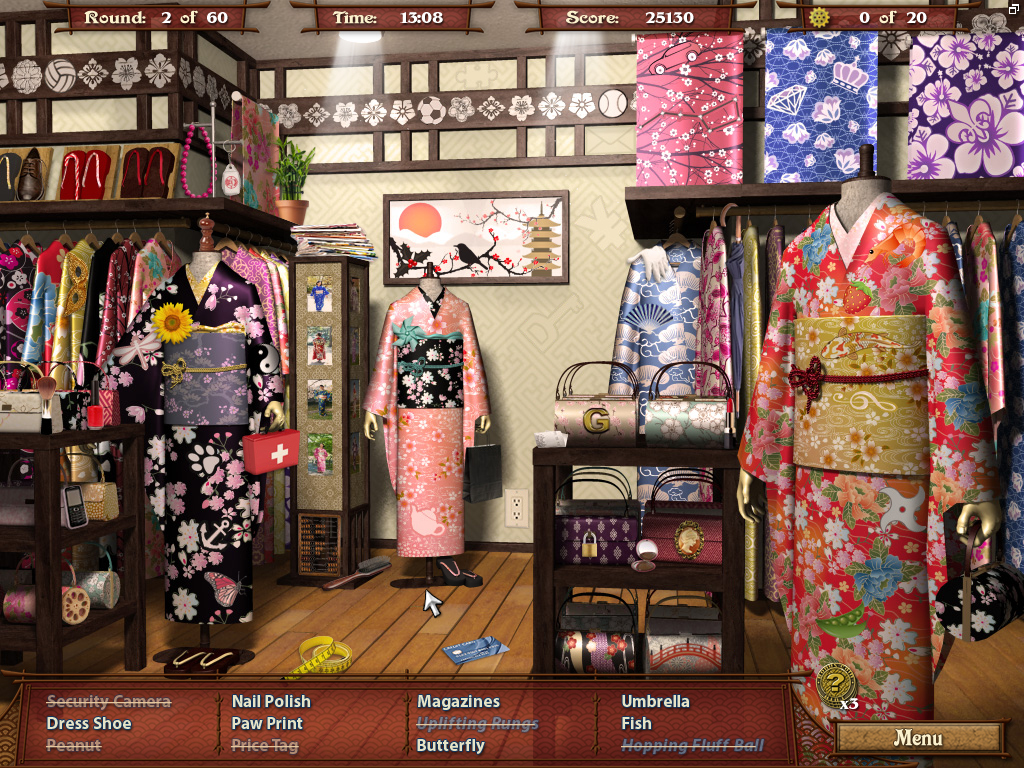The width and height of the screenshot is (1024, 768).
Task: Choose Umbrella from the item list
Action: [655, 701]
